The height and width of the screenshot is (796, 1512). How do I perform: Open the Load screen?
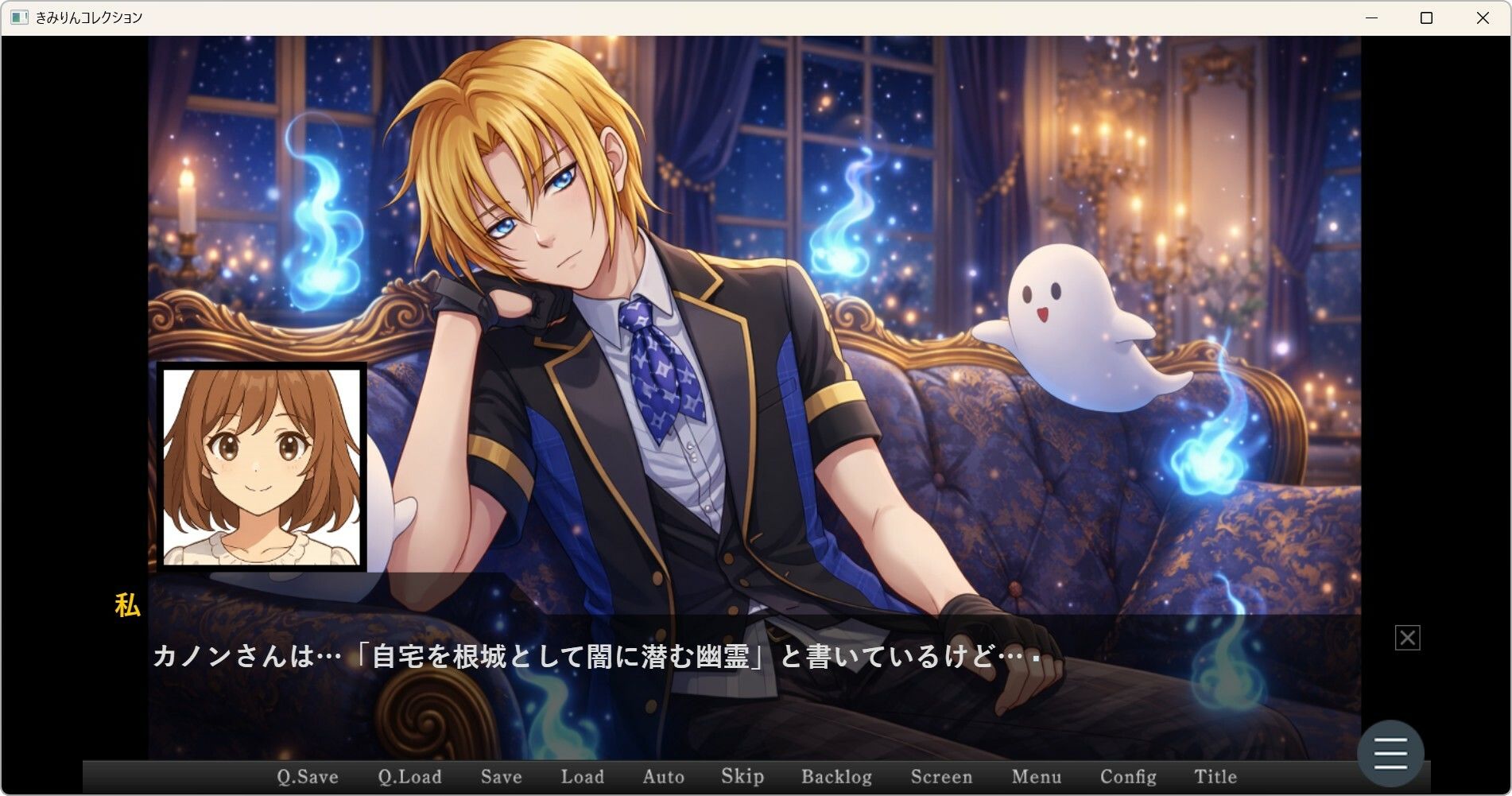pos(582,777)
